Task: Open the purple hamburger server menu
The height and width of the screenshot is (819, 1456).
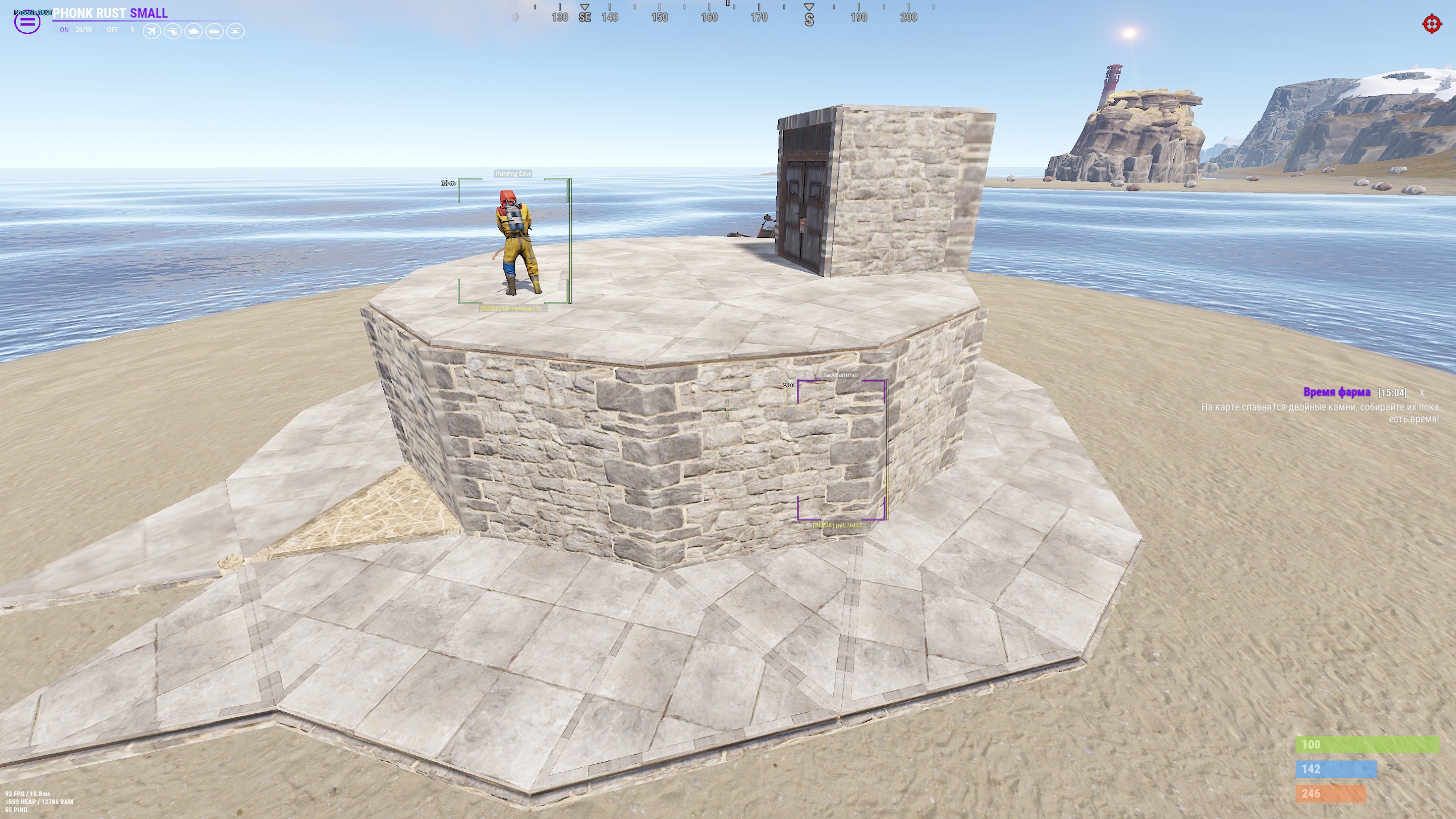Action: coord(27,23)
